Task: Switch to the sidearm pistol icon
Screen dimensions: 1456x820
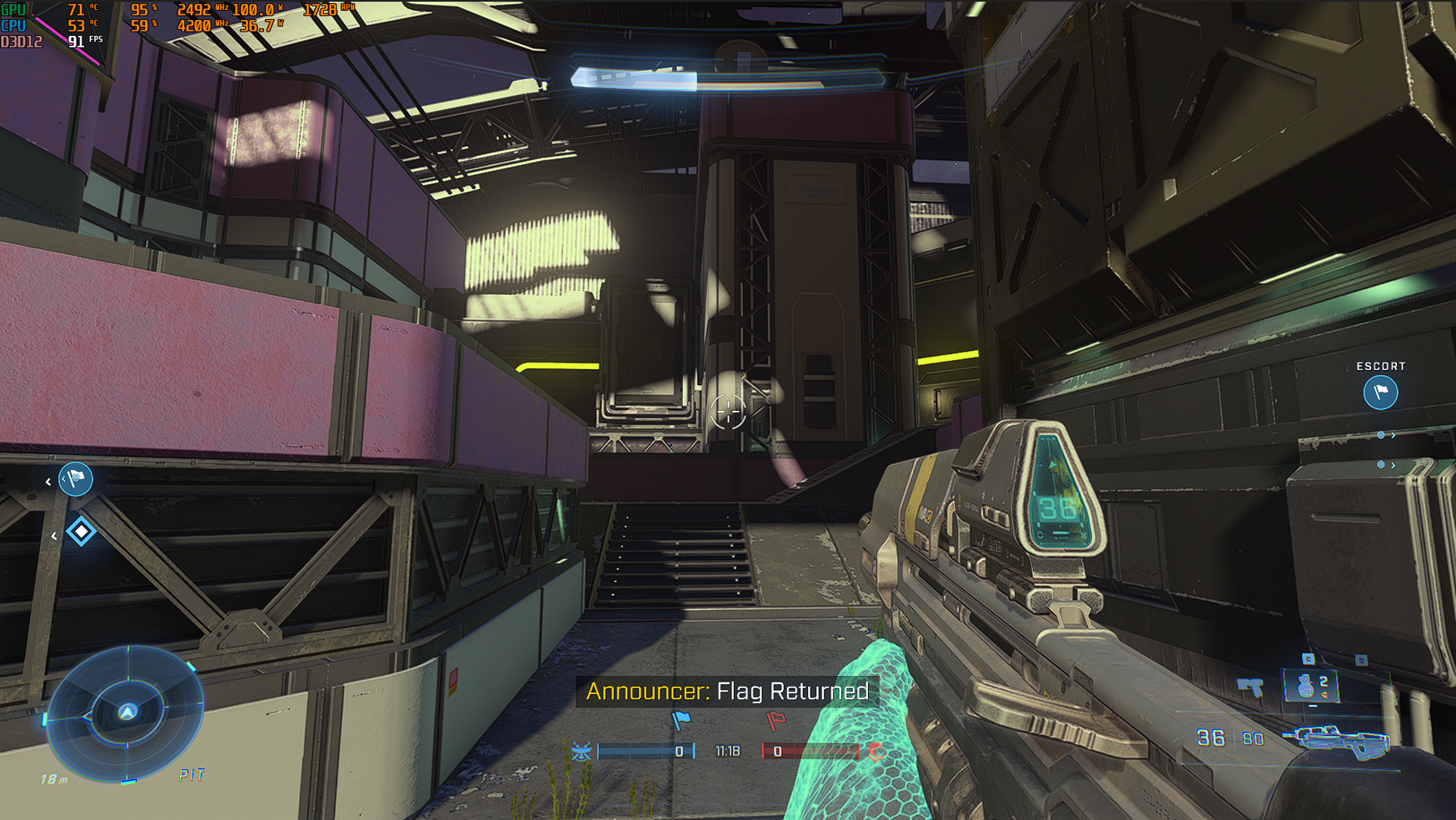Action: (x=1250, y=687)
